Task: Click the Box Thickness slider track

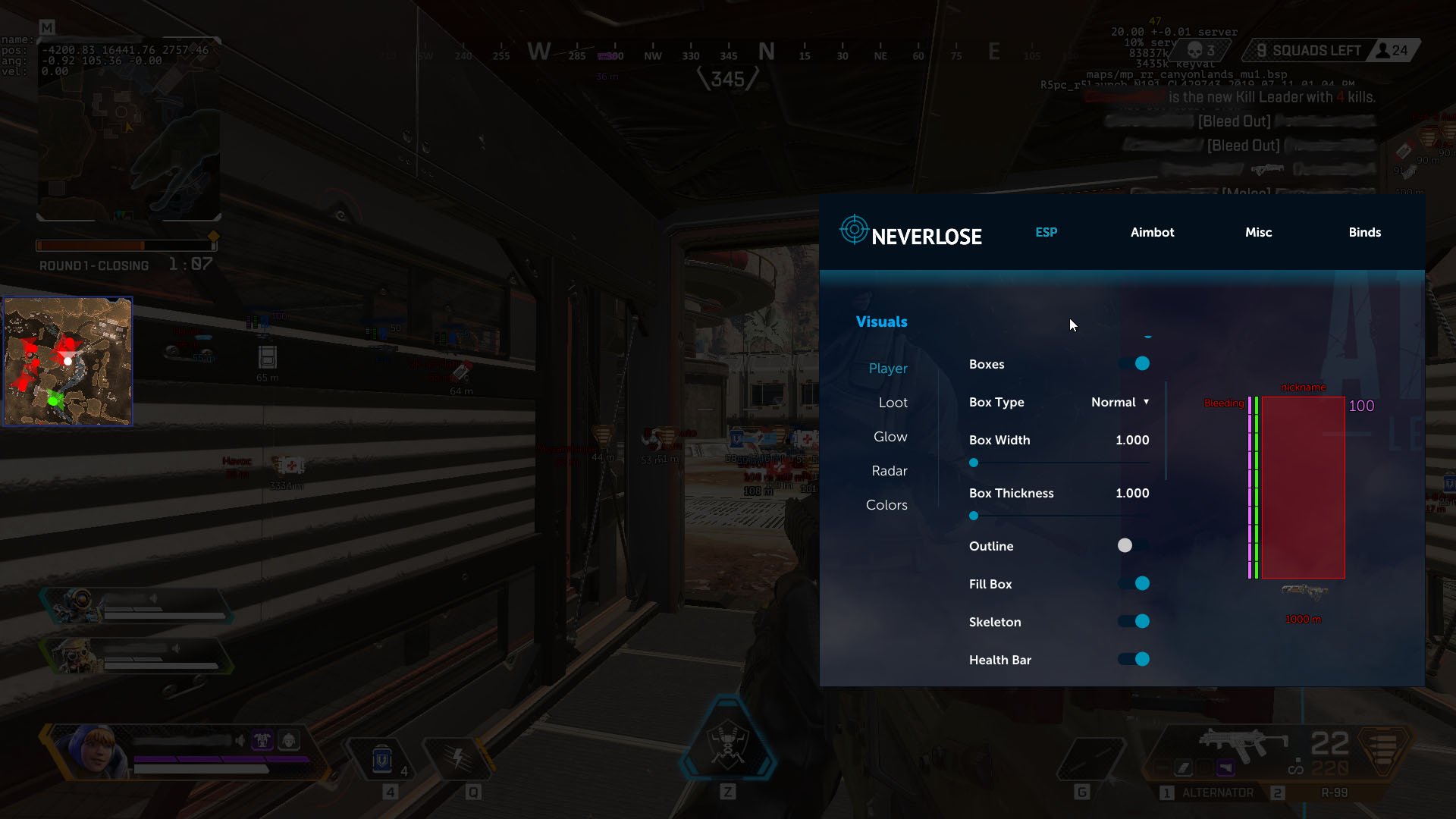Action: coord(1062,516)
